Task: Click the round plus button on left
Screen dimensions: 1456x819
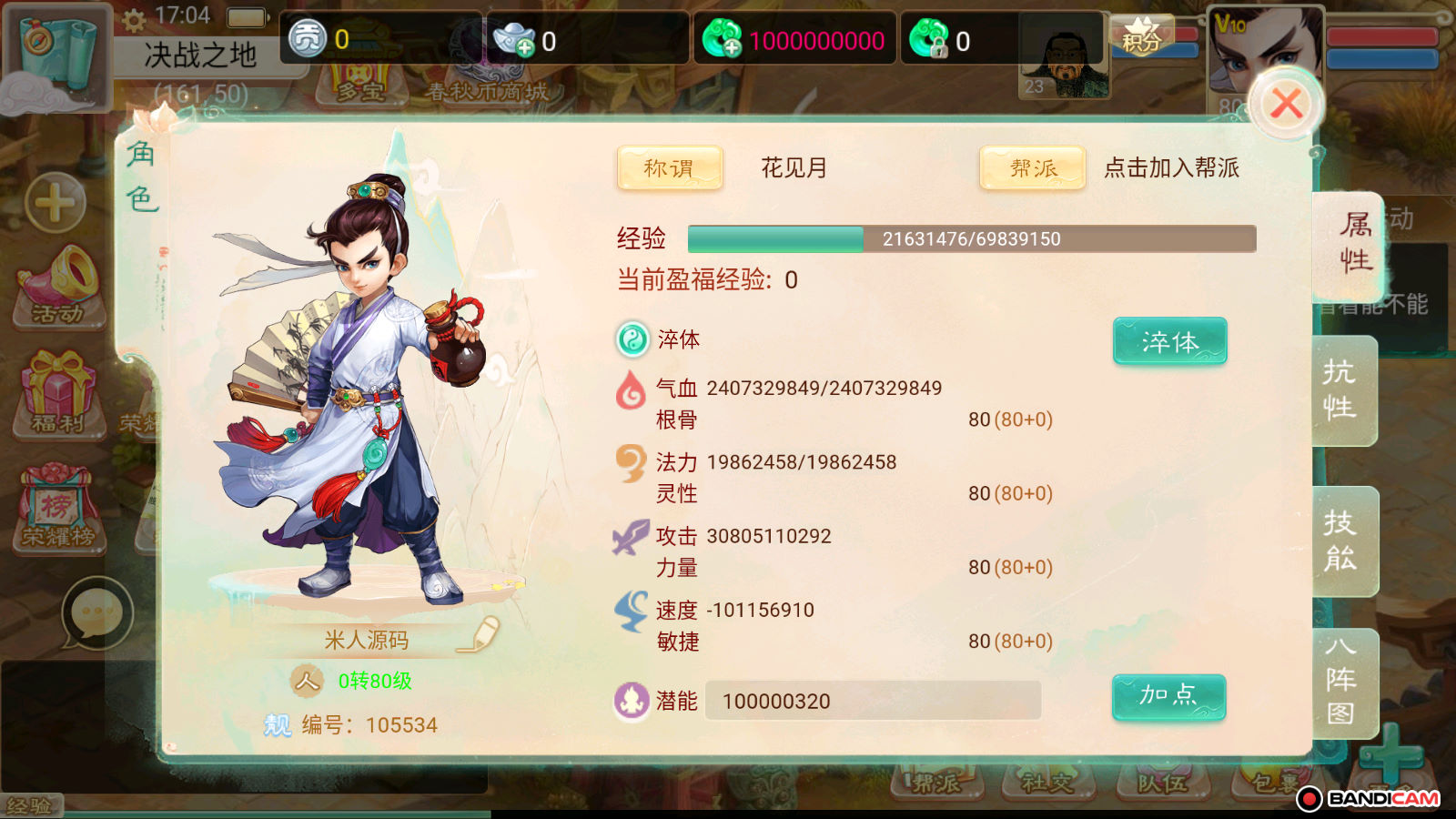Action: [x=56, y=202]
